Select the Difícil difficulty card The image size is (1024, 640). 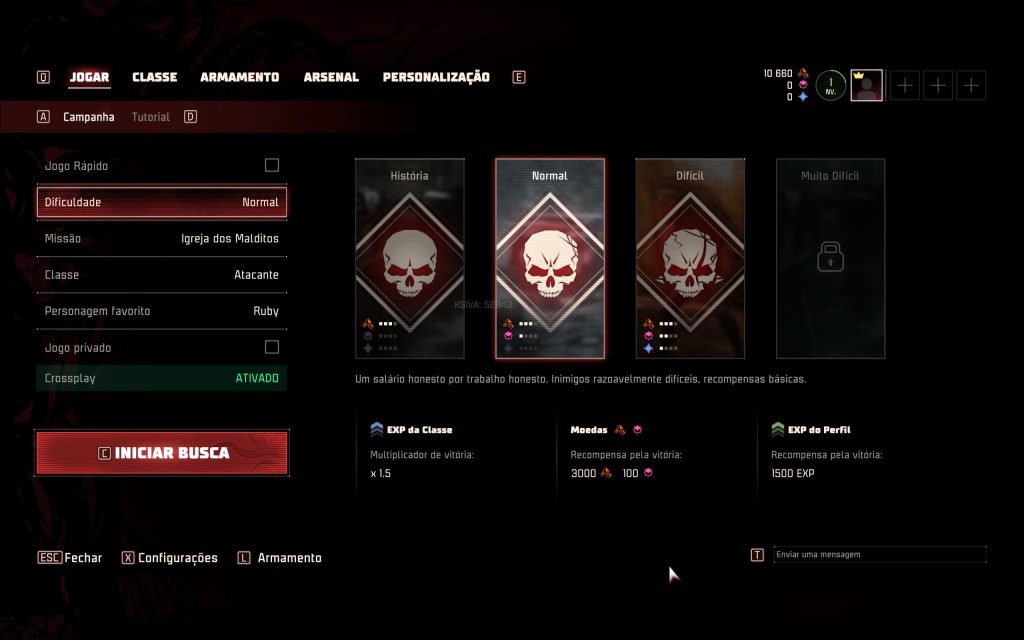690,258
